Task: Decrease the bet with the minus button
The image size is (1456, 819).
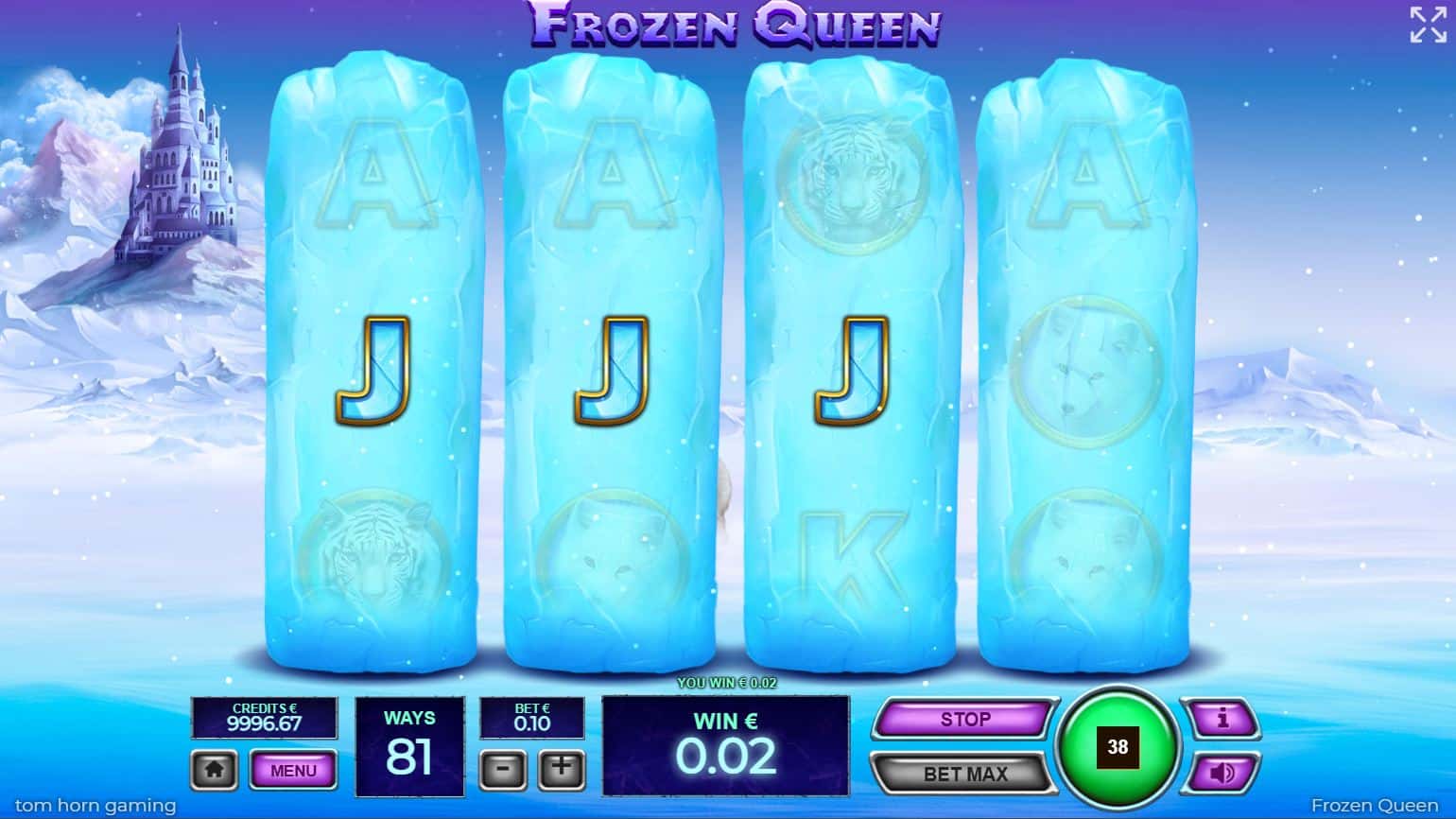Action: (x=503, y=769)
